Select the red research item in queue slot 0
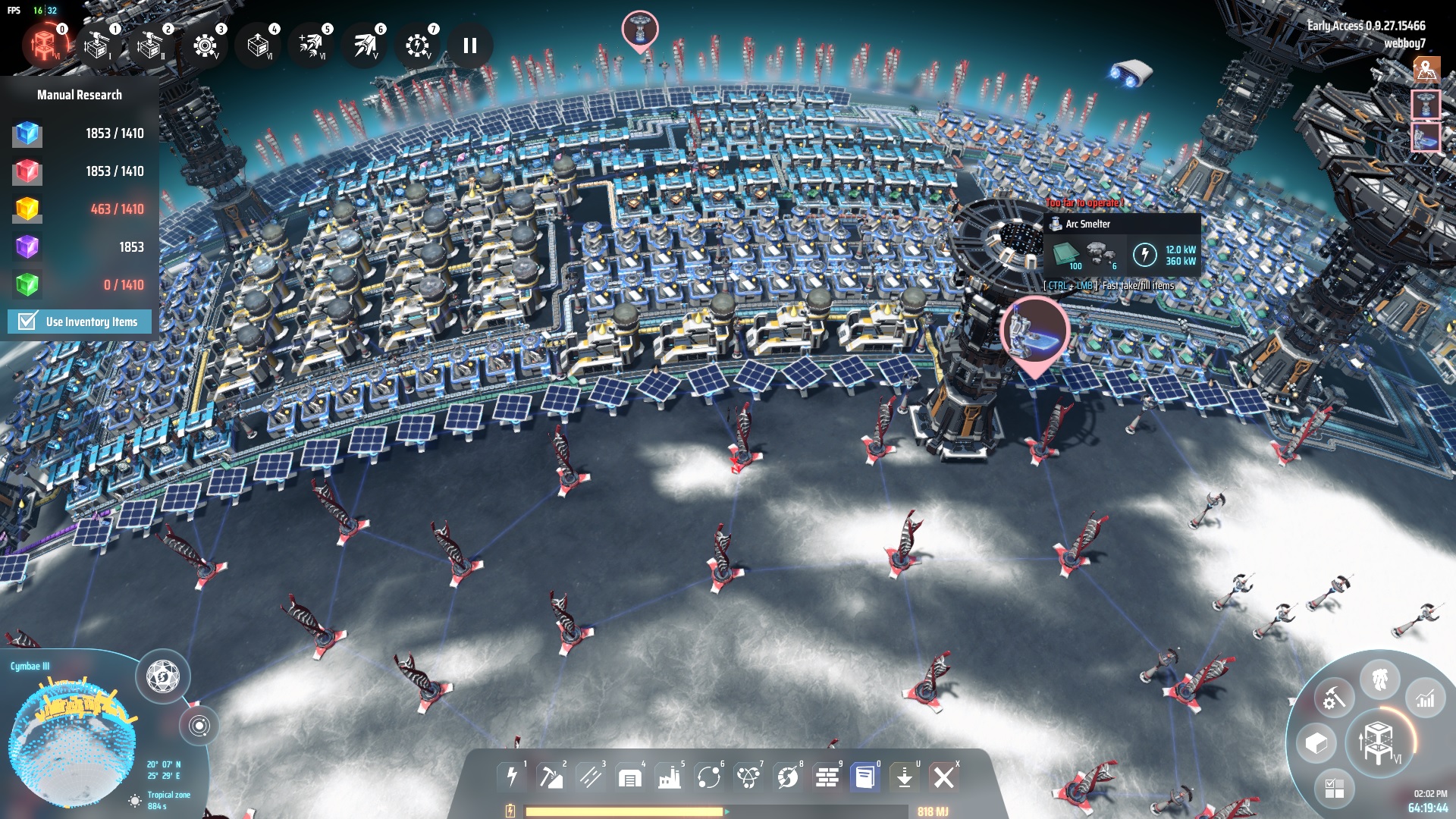 click(x=45, y=45)
